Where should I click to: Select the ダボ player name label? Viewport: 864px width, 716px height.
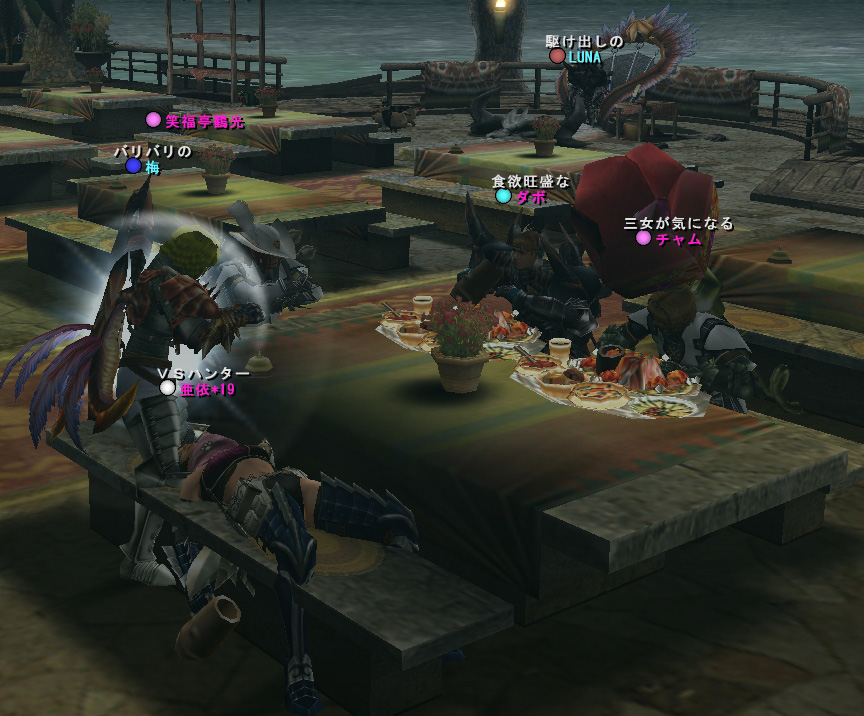click(x=530, y=197)
